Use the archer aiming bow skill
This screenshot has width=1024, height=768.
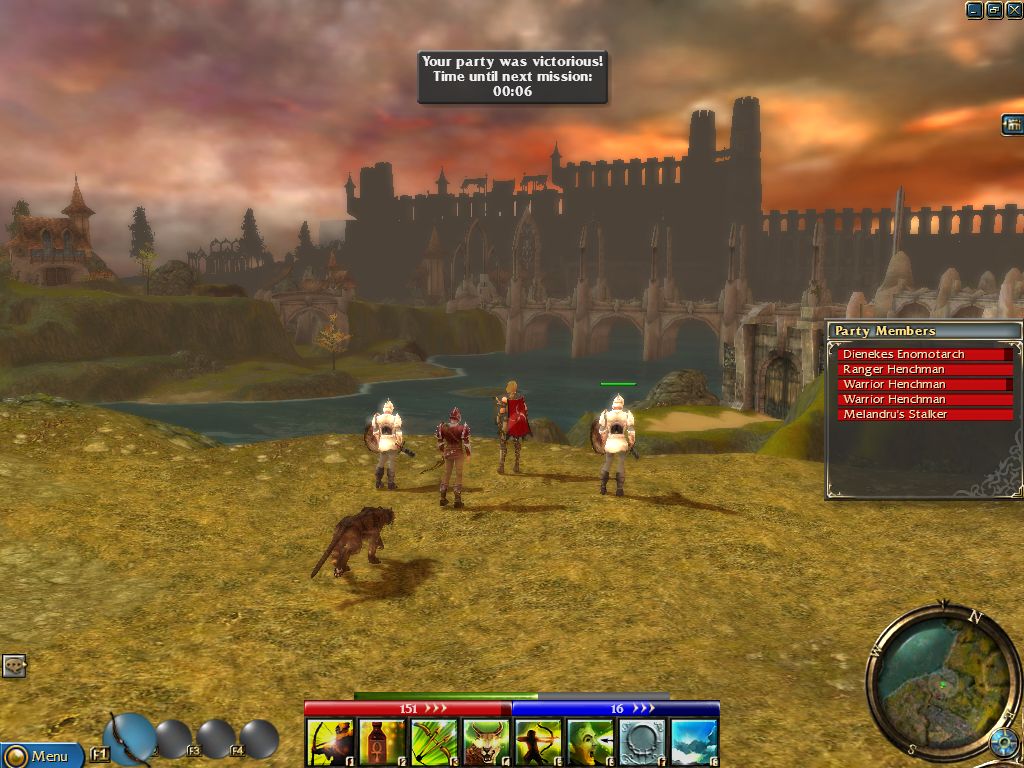pyautogui.click(x=330, y=743)
